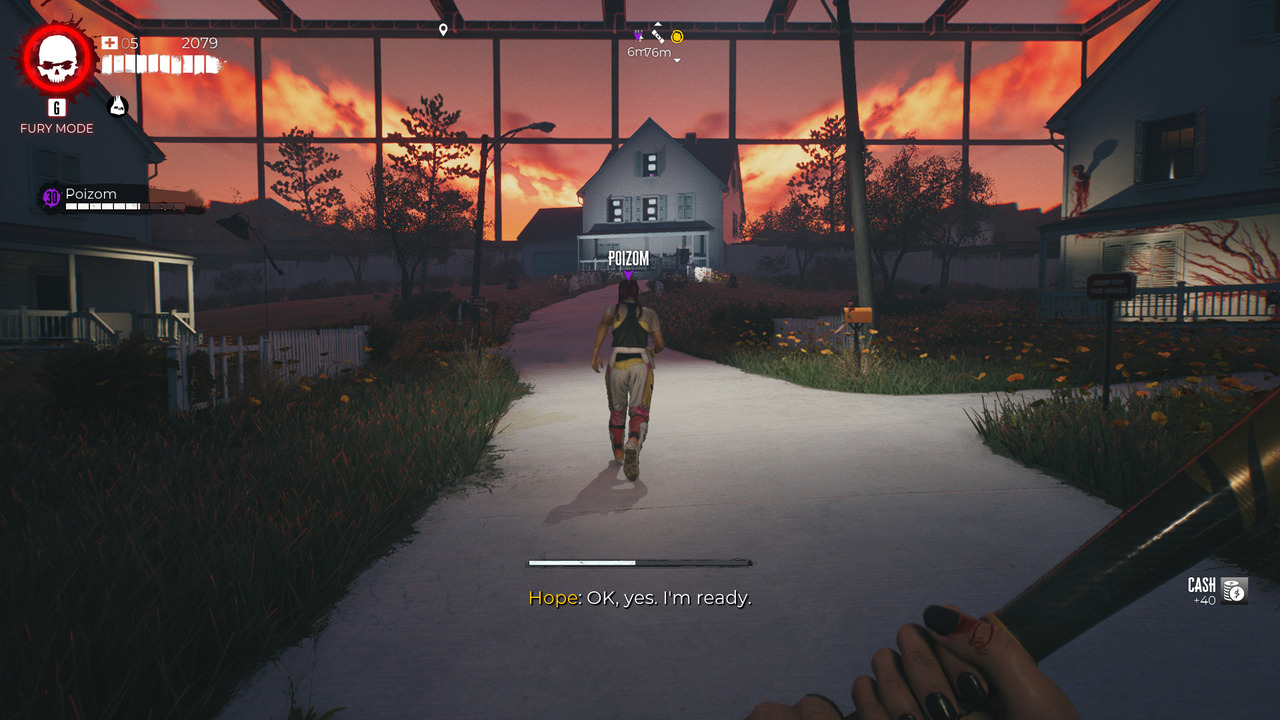Select the coin stack icon next to CASH

click(x=1233, y=590)
